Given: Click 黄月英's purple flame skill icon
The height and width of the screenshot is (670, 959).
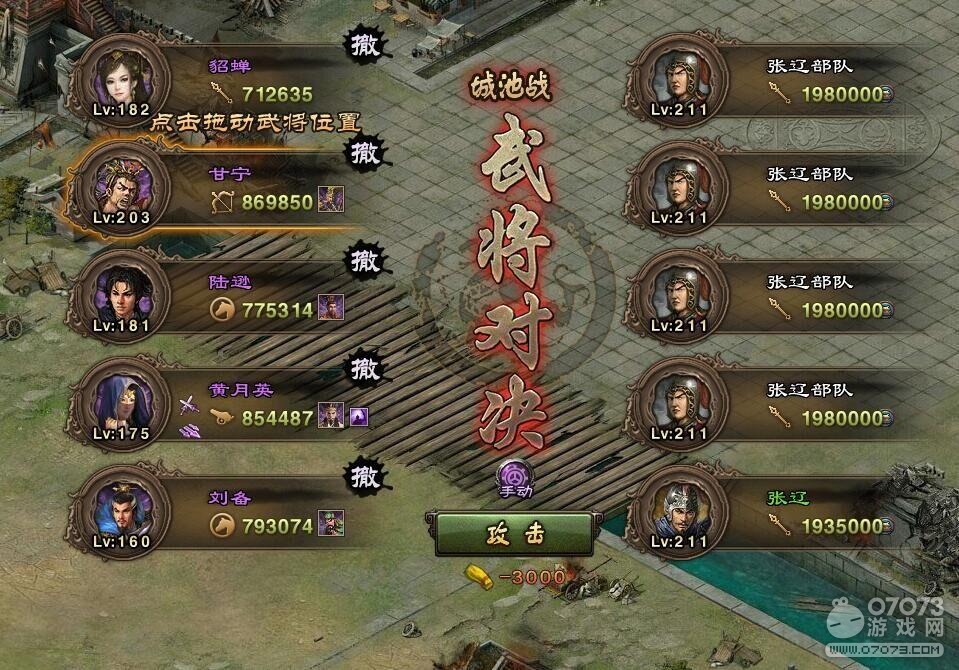Looking at the screenshot, I should 359,416.
